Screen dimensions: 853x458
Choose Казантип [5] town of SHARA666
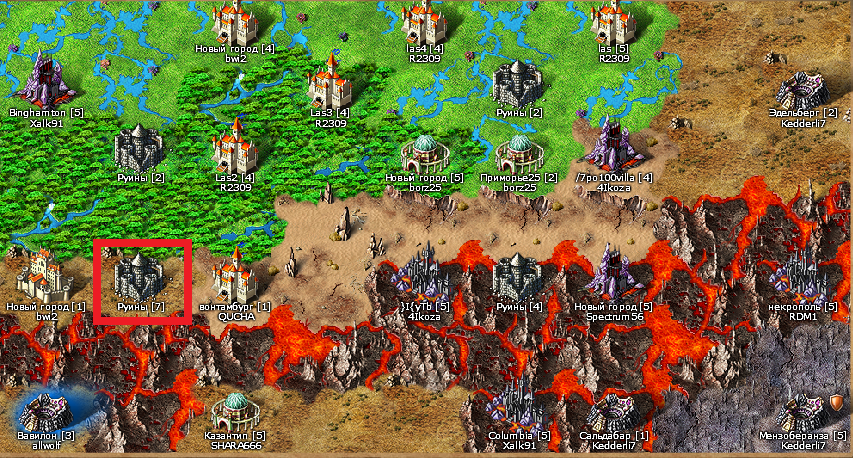click(x=235, y=410)
